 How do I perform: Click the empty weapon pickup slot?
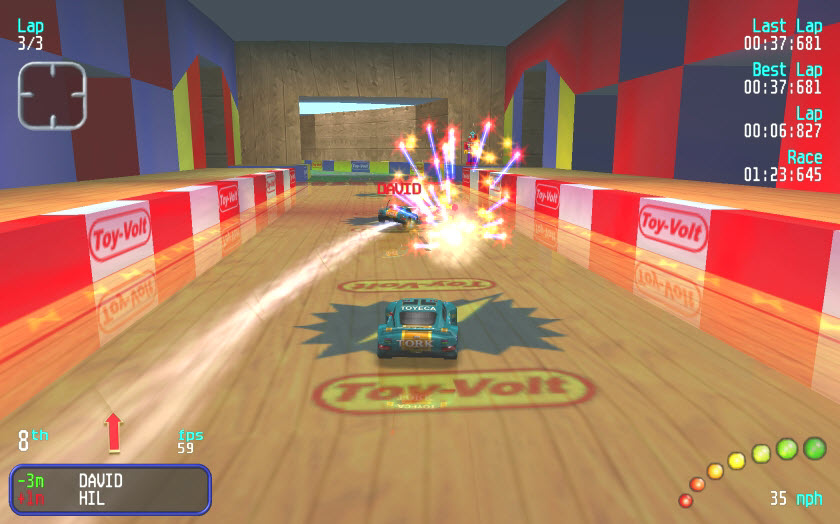coord(52,96)
